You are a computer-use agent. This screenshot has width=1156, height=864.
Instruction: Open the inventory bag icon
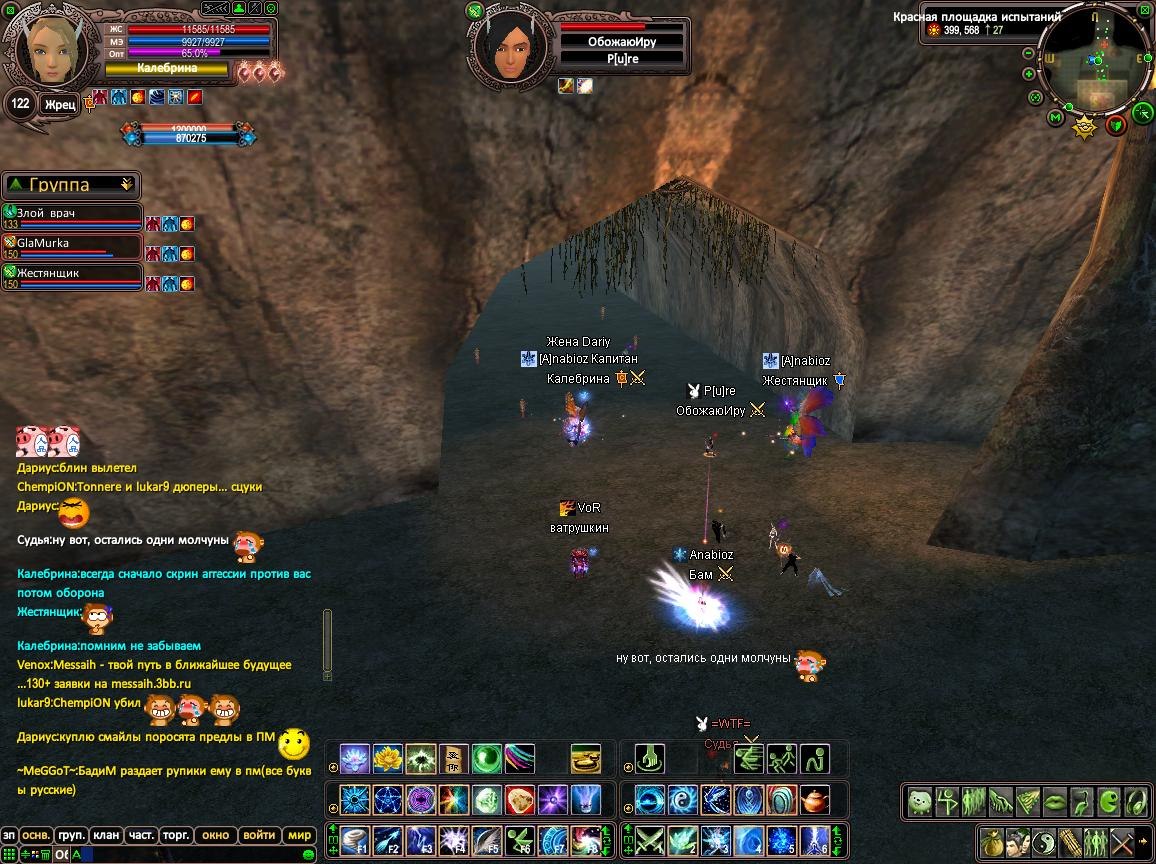click(x=992, y=841)
